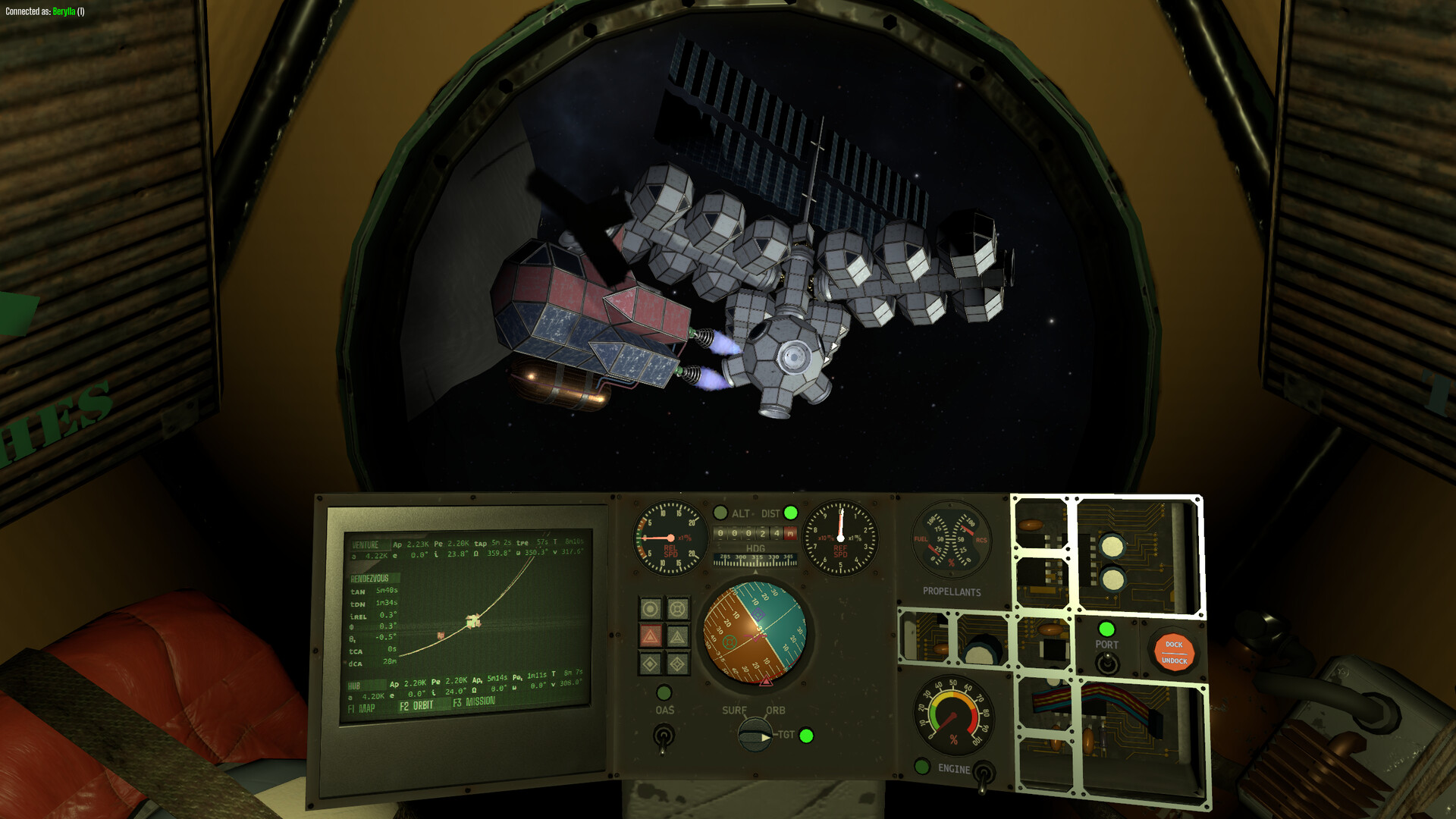
Task: Select the filled diamond docking indicator icon
Action: click(651, 664)
